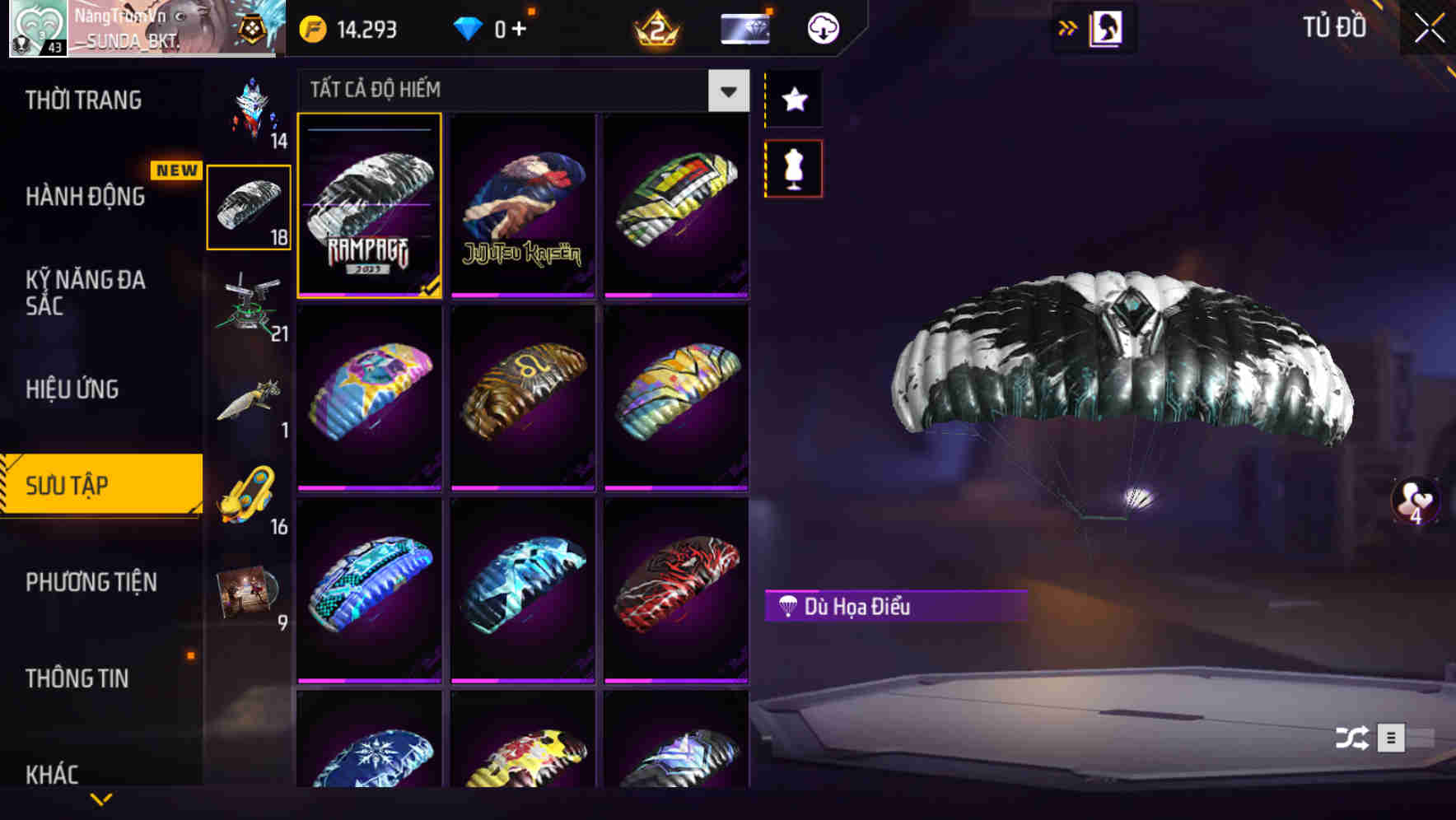Switch to the THỜI TRANG tab

click(x=82, y=99)
